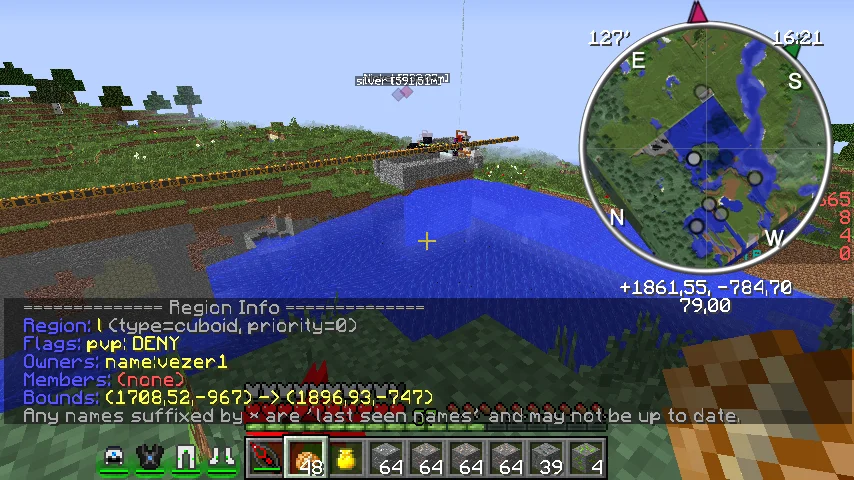Click the circular minimap

(x=709, y=148)
